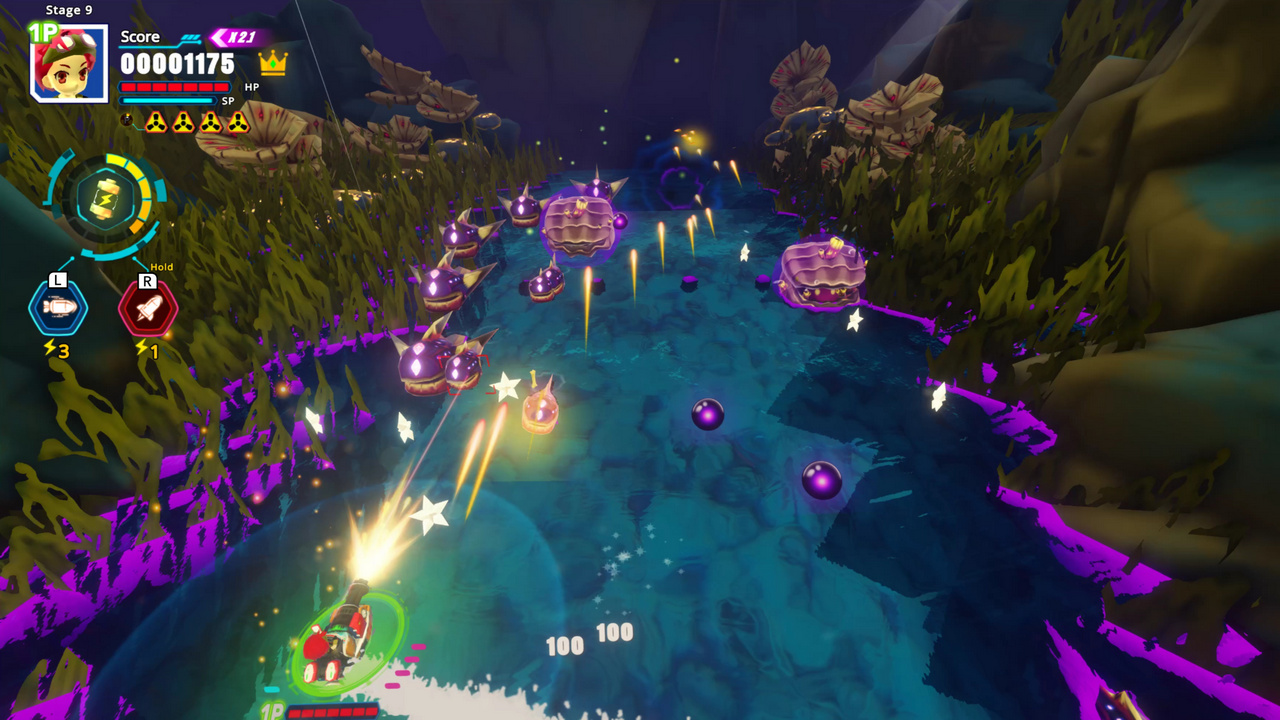Image resolution: width=1280 pixels, height=720 pixels.
Task: Click the 1P name tag near the player boat
Action: (x=271, y=712)
